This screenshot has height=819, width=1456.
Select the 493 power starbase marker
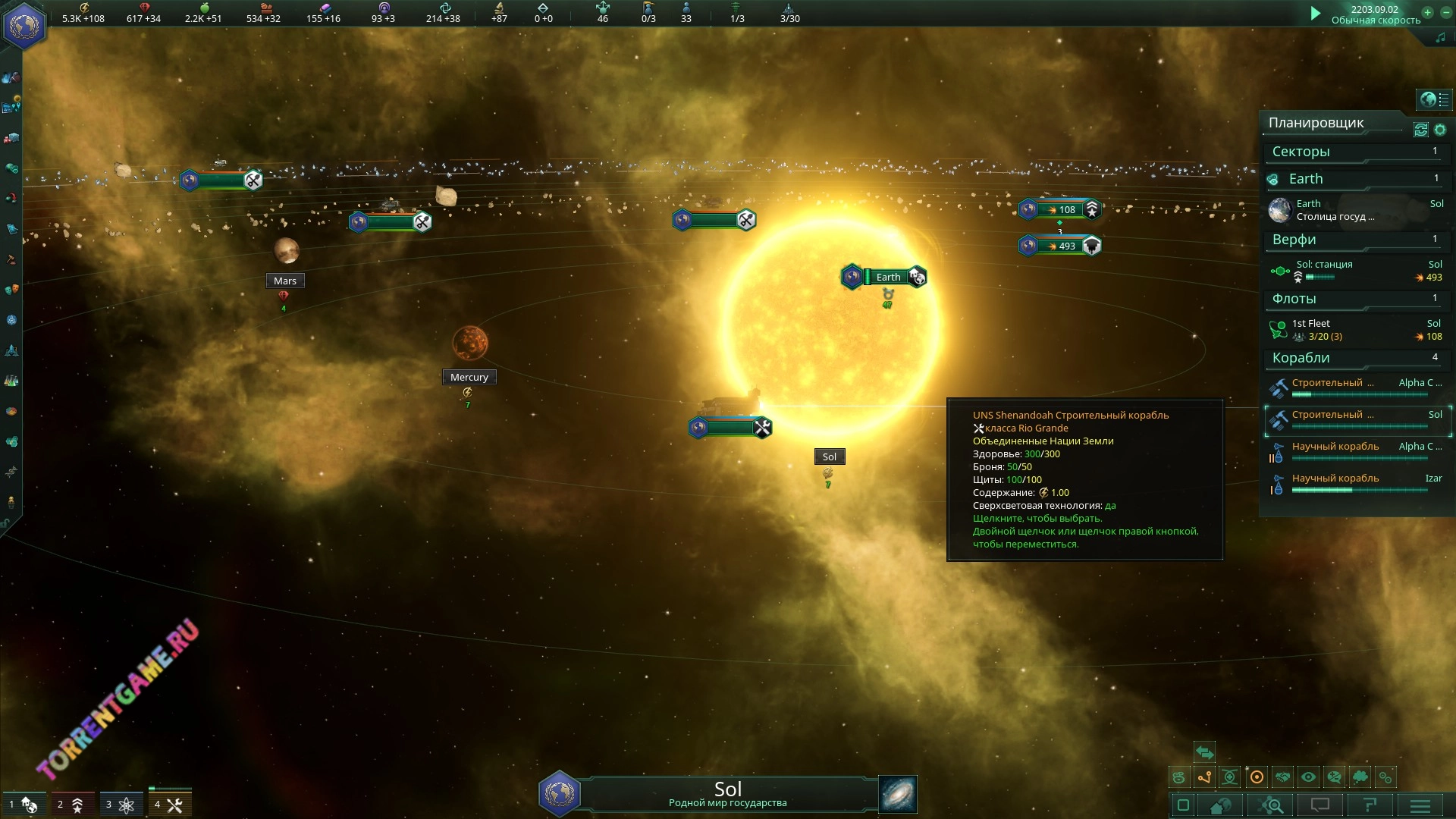(1060, 246)
